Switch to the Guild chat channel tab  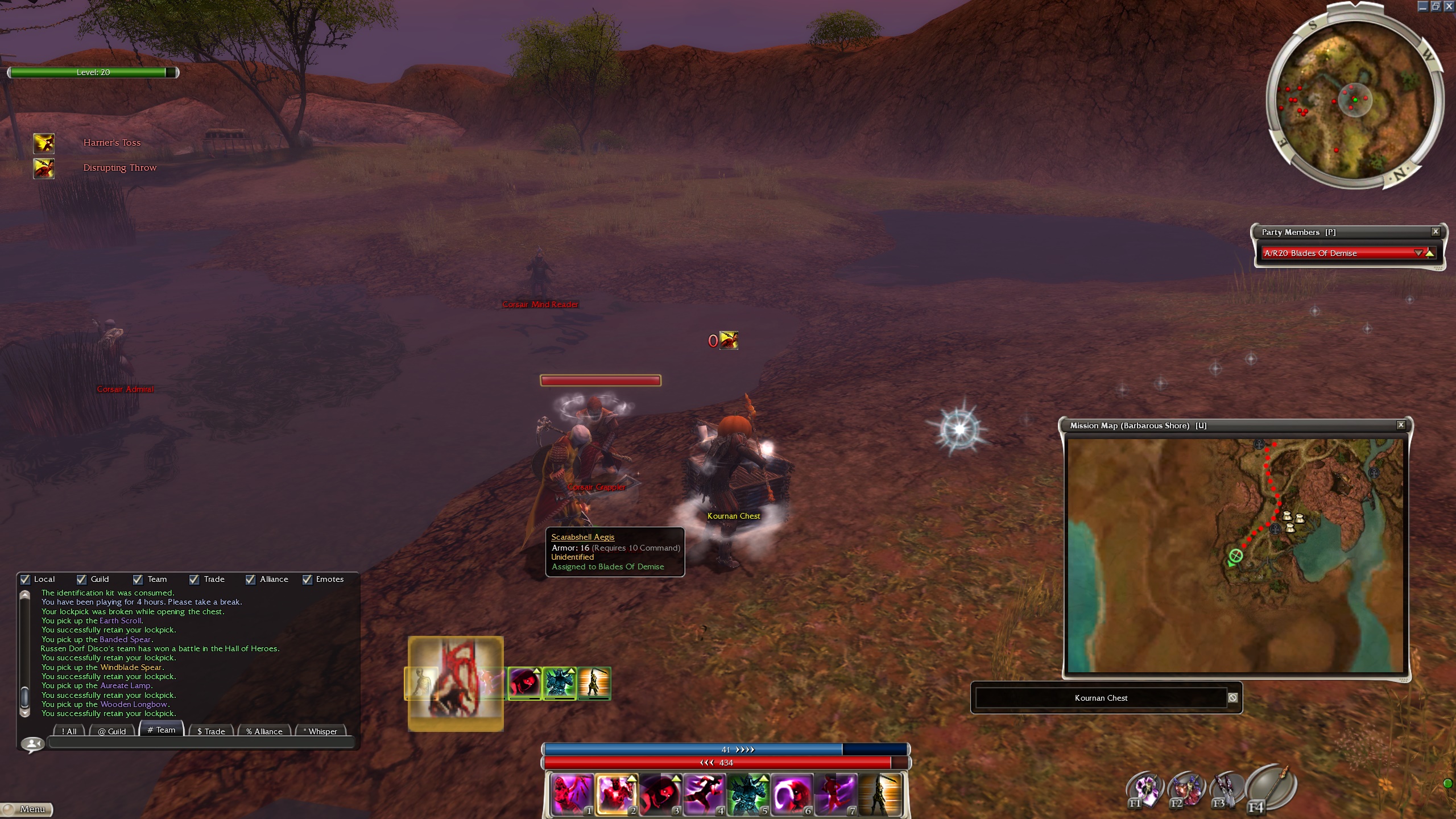111,731
